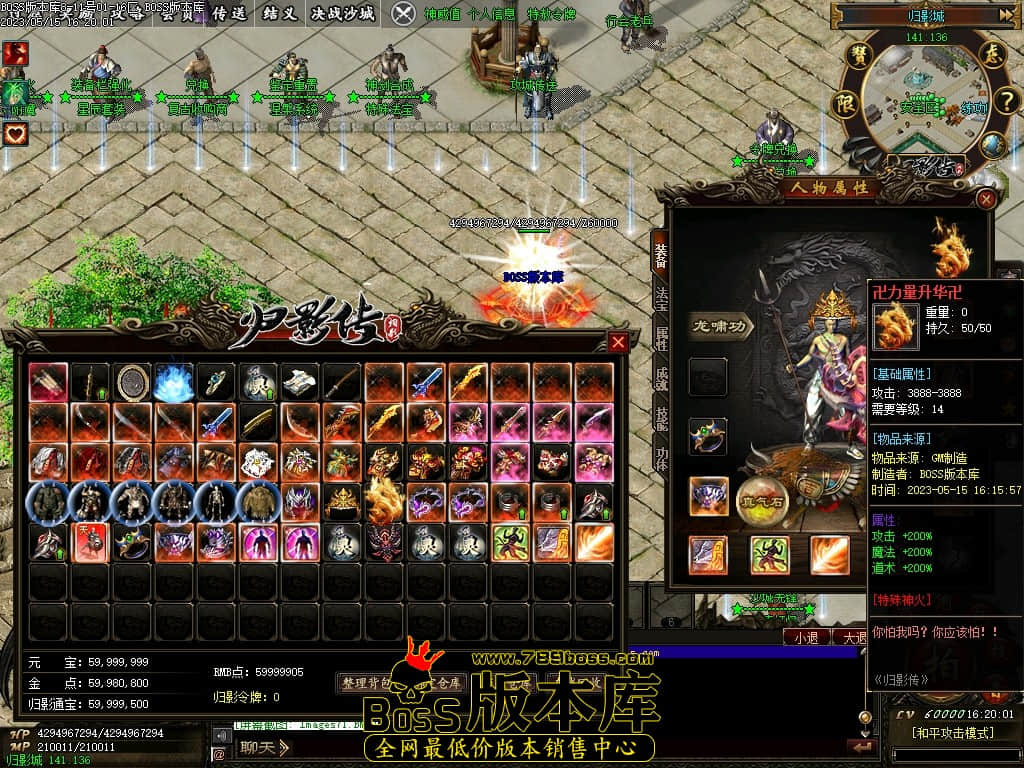Toggle the 和平攻击模式 attack mode
The width and height of the screenshot is (1024, 768).
coord(951,733)
